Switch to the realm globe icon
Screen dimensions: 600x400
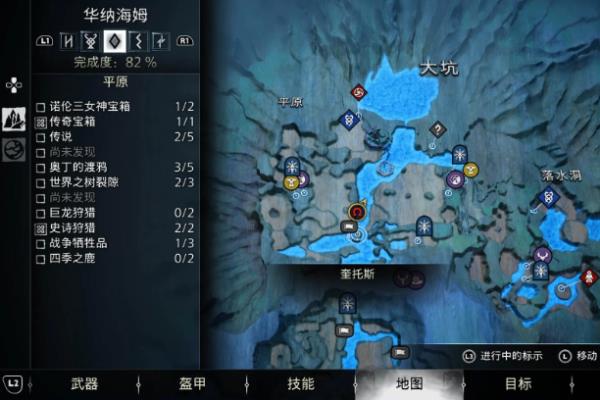click(14, 149)
